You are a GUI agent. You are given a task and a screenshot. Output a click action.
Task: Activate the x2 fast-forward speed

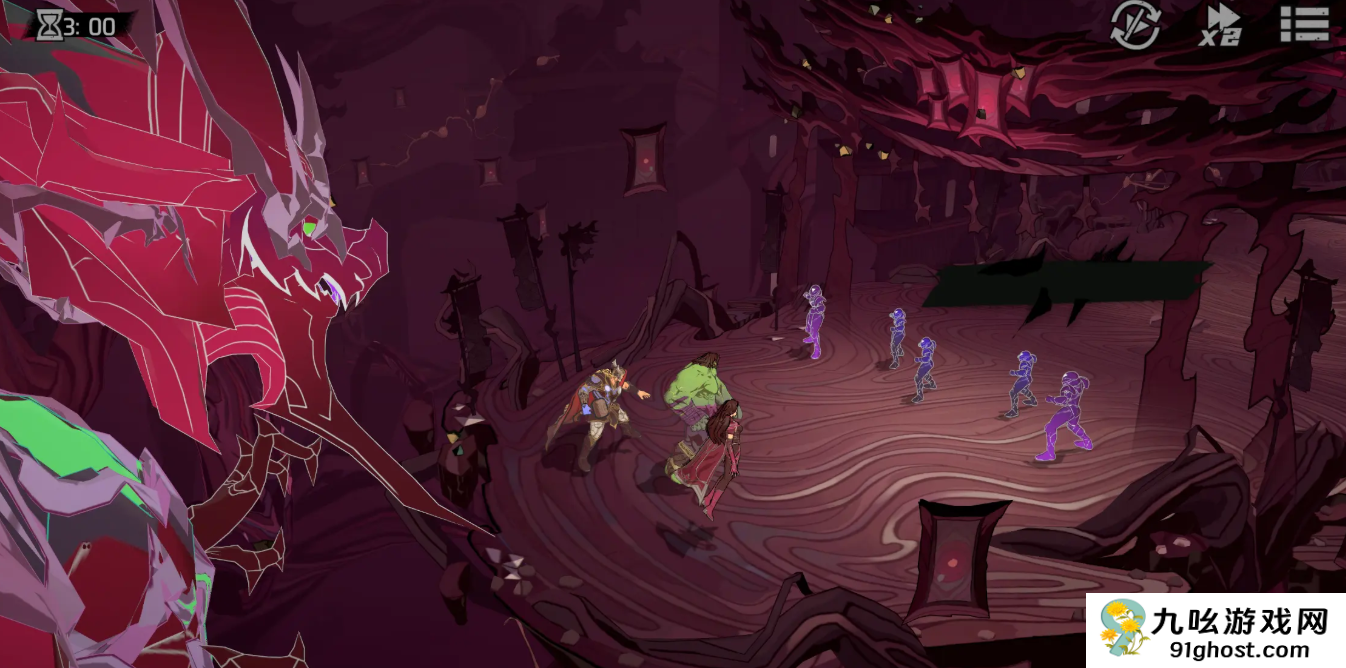coord(1221,25)
